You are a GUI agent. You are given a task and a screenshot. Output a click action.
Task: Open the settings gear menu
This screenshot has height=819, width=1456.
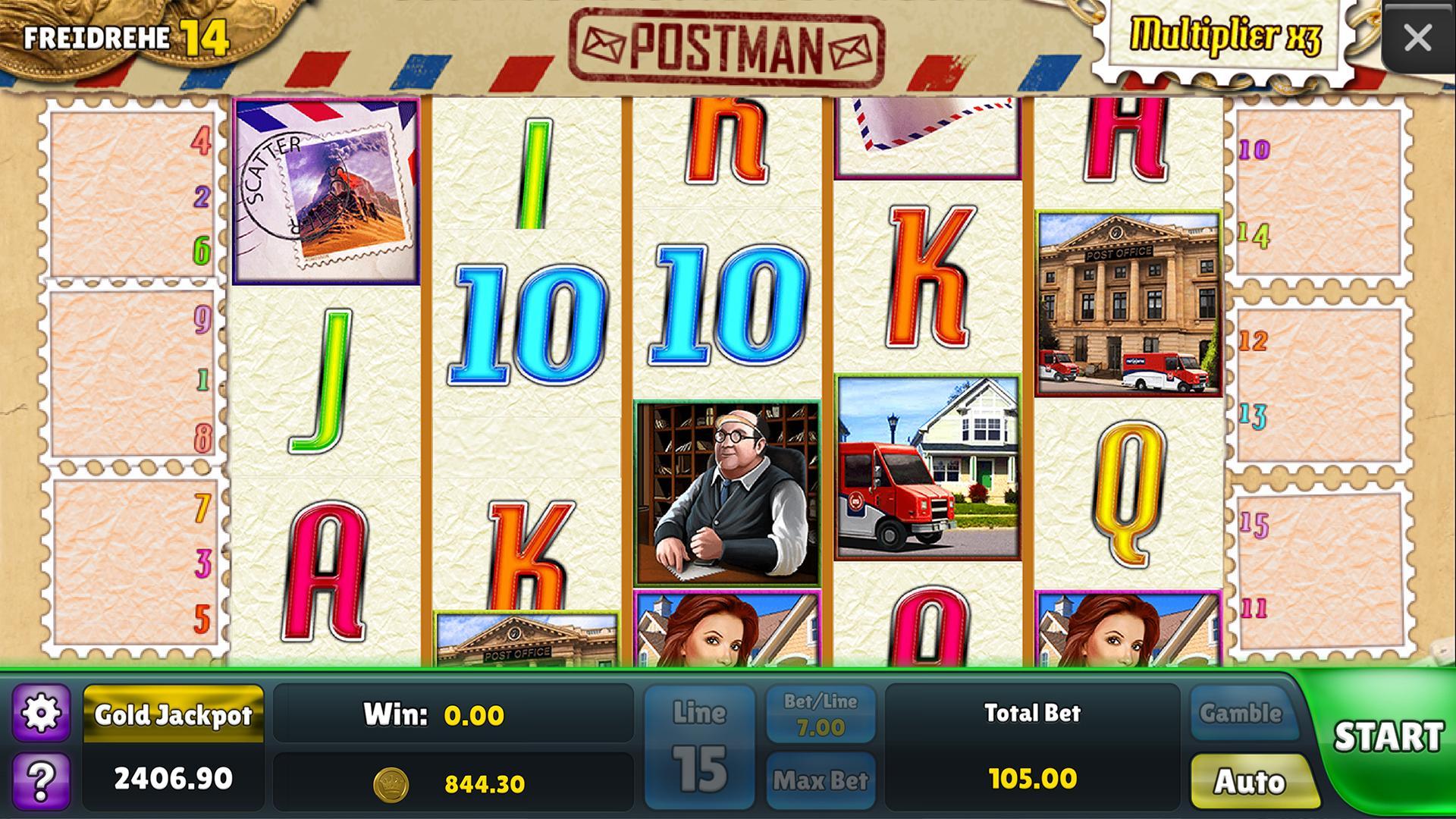[x=43, y=714]
